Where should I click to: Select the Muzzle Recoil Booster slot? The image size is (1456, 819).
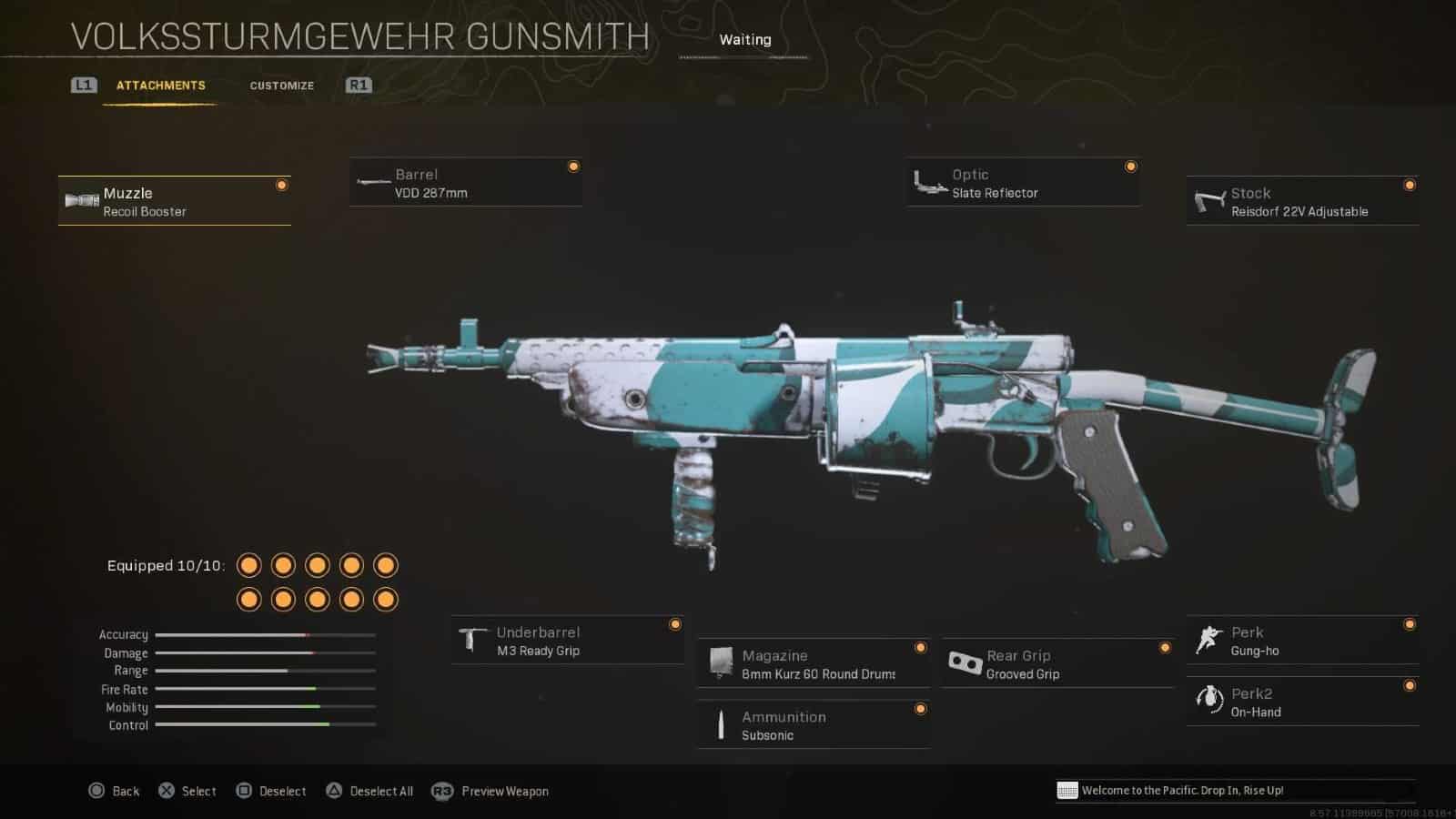(x=174, y=201)
